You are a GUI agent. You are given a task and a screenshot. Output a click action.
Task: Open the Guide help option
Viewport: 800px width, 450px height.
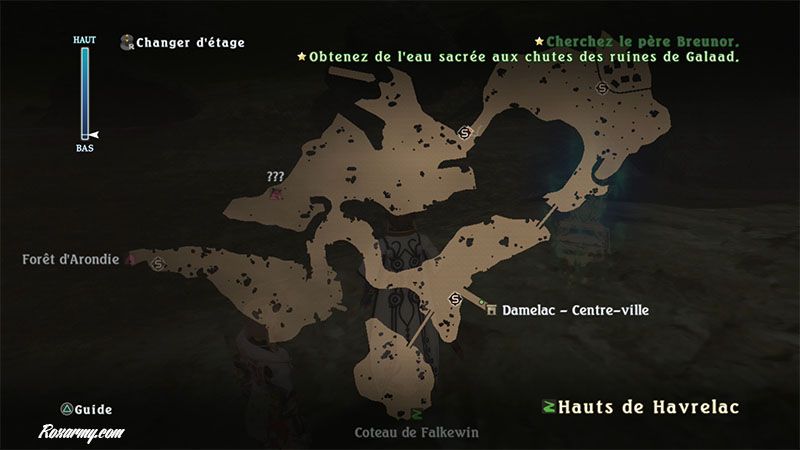tap(87, 409)
